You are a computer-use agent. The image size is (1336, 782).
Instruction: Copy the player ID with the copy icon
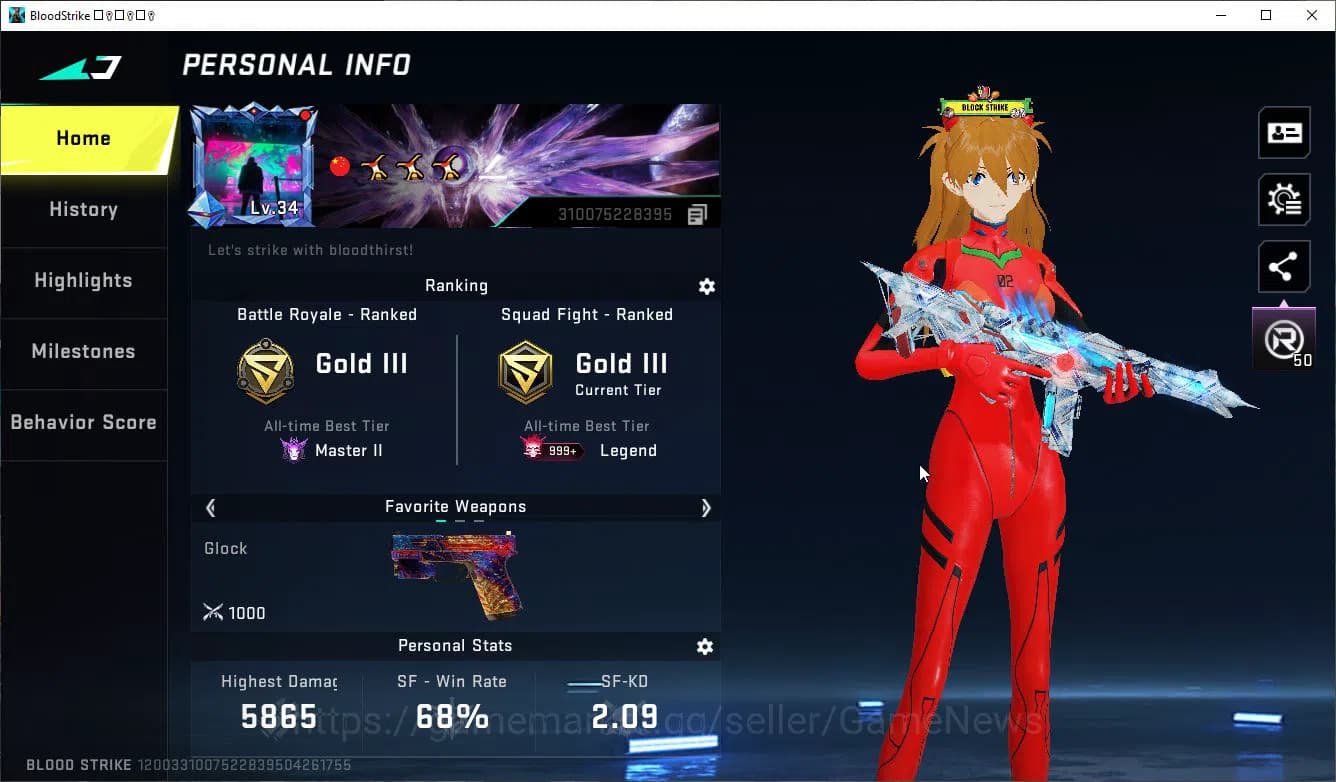(697, 213)
